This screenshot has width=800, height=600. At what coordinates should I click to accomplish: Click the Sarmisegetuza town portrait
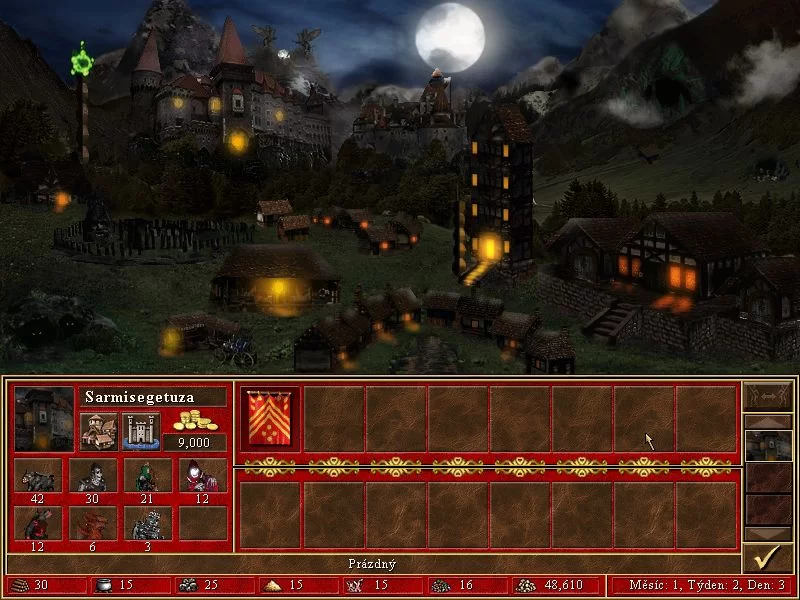(x=44, y=419)
